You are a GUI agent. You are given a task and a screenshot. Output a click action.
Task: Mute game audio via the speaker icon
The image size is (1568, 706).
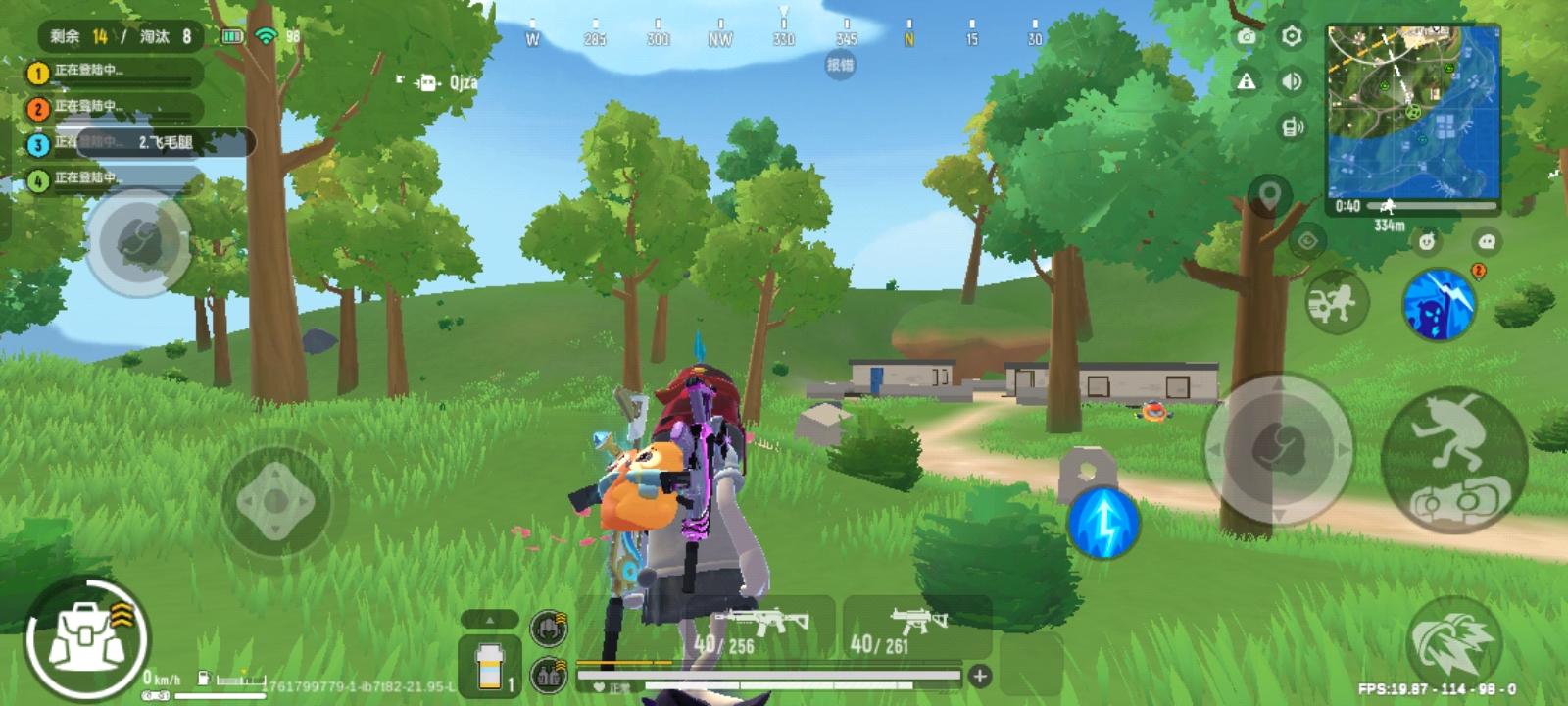click(x=1291, y=83)
